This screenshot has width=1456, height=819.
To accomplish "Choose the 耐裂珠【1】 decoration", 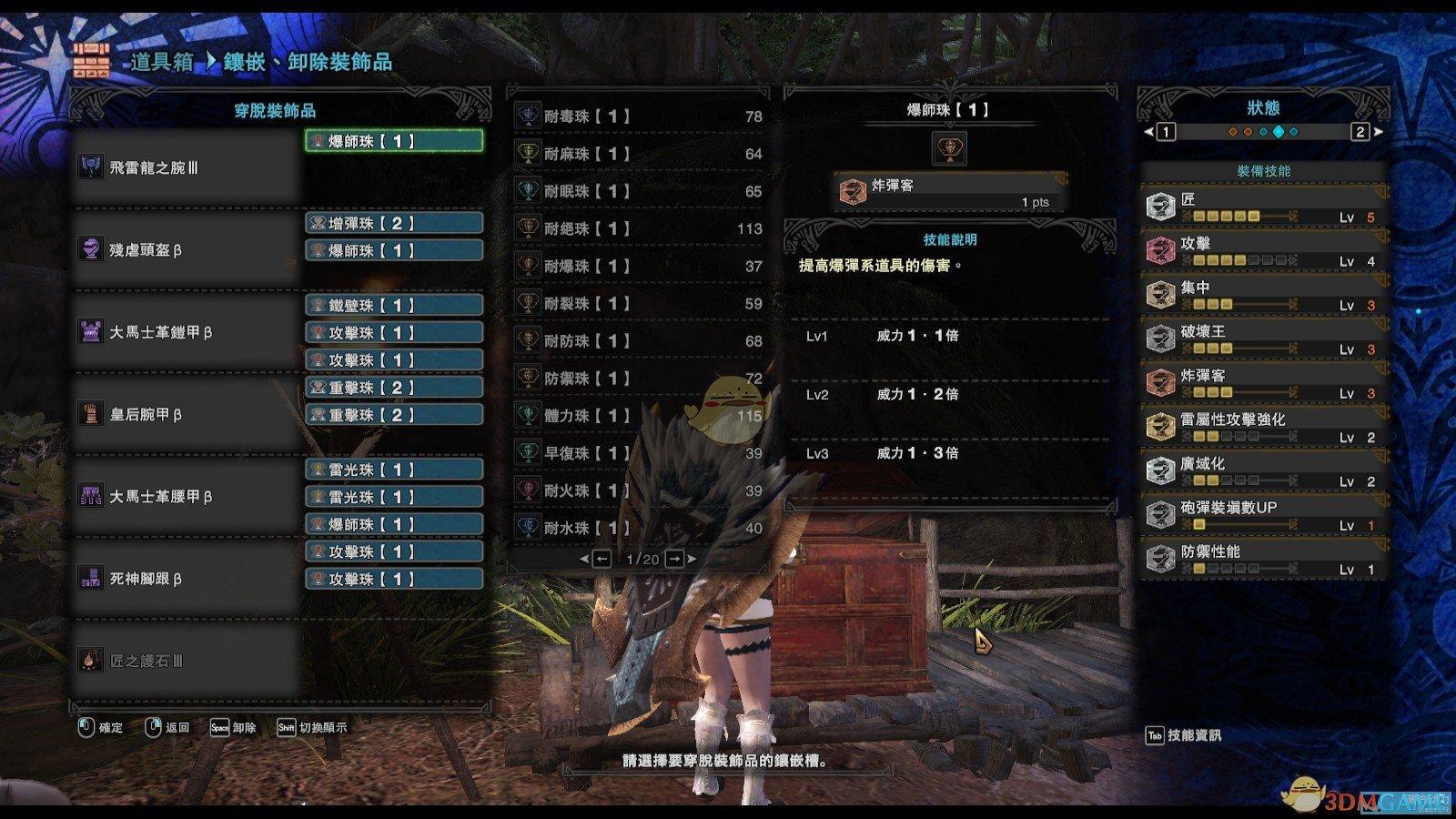I will point(639,303).
